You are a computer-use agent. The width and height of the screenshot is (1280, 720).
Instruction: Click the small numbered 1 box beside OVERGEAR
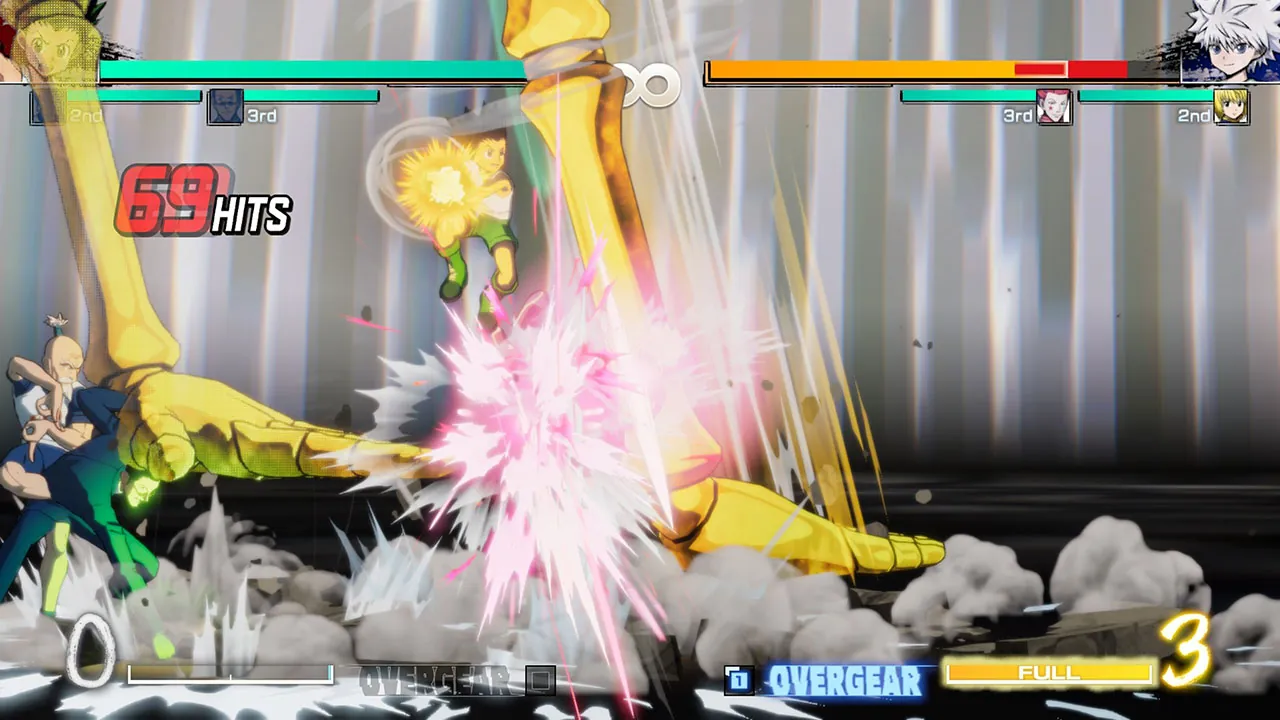739,679
